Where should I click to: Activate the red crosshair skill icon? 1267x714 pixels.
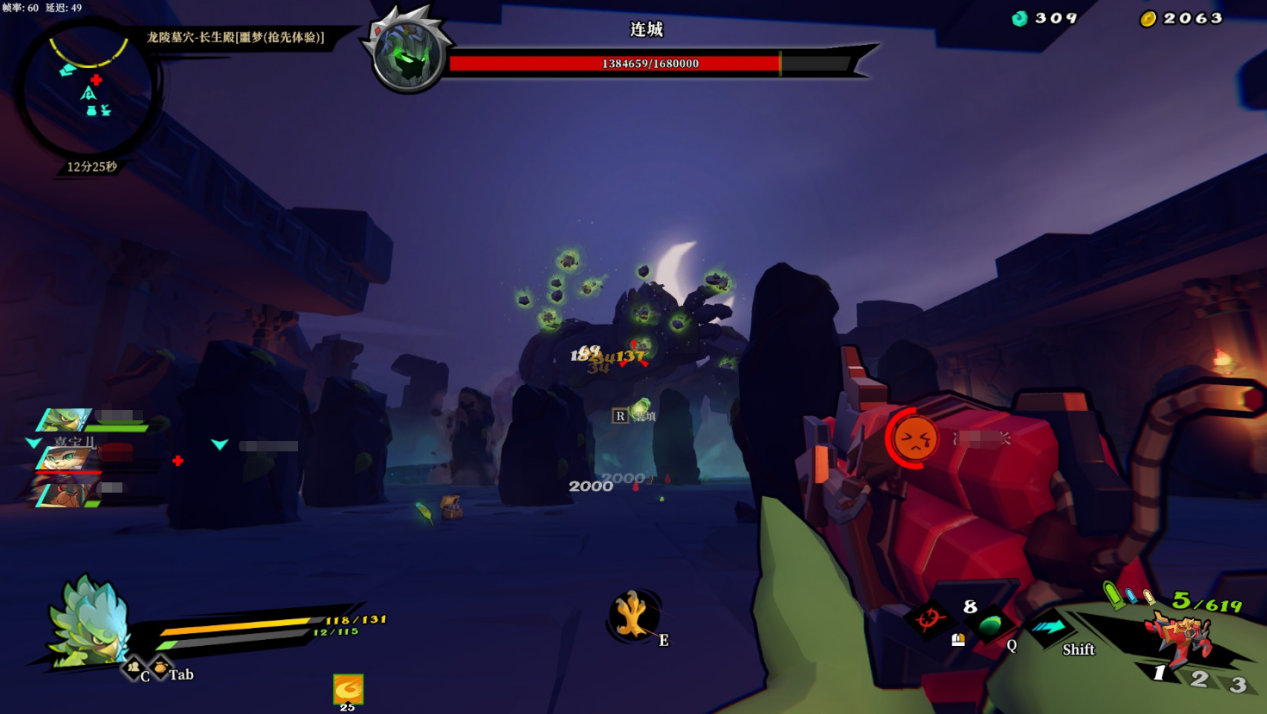tap(929, 620)
